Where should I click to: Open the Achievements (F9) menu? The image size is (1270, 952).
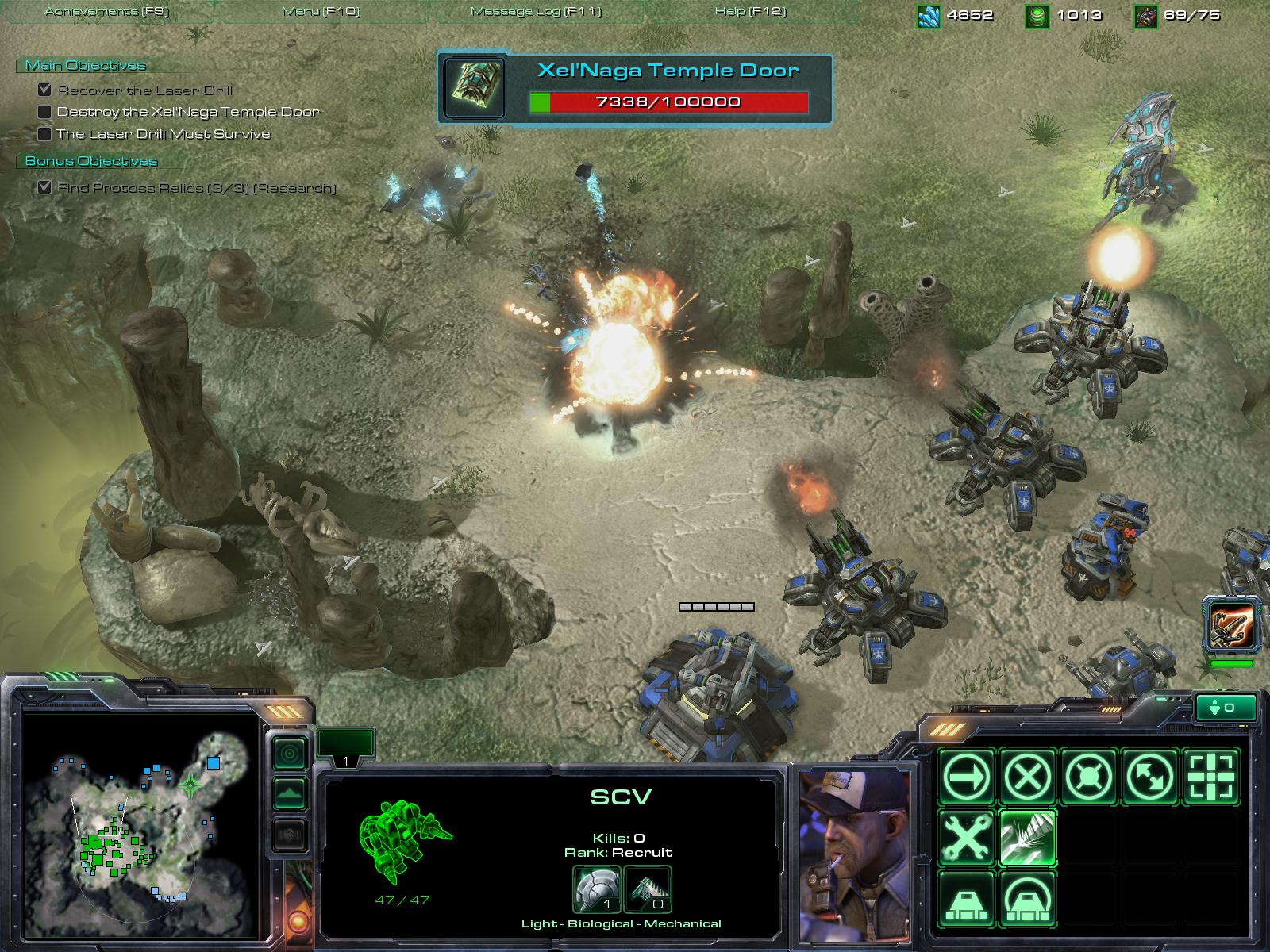pos(106,11)
